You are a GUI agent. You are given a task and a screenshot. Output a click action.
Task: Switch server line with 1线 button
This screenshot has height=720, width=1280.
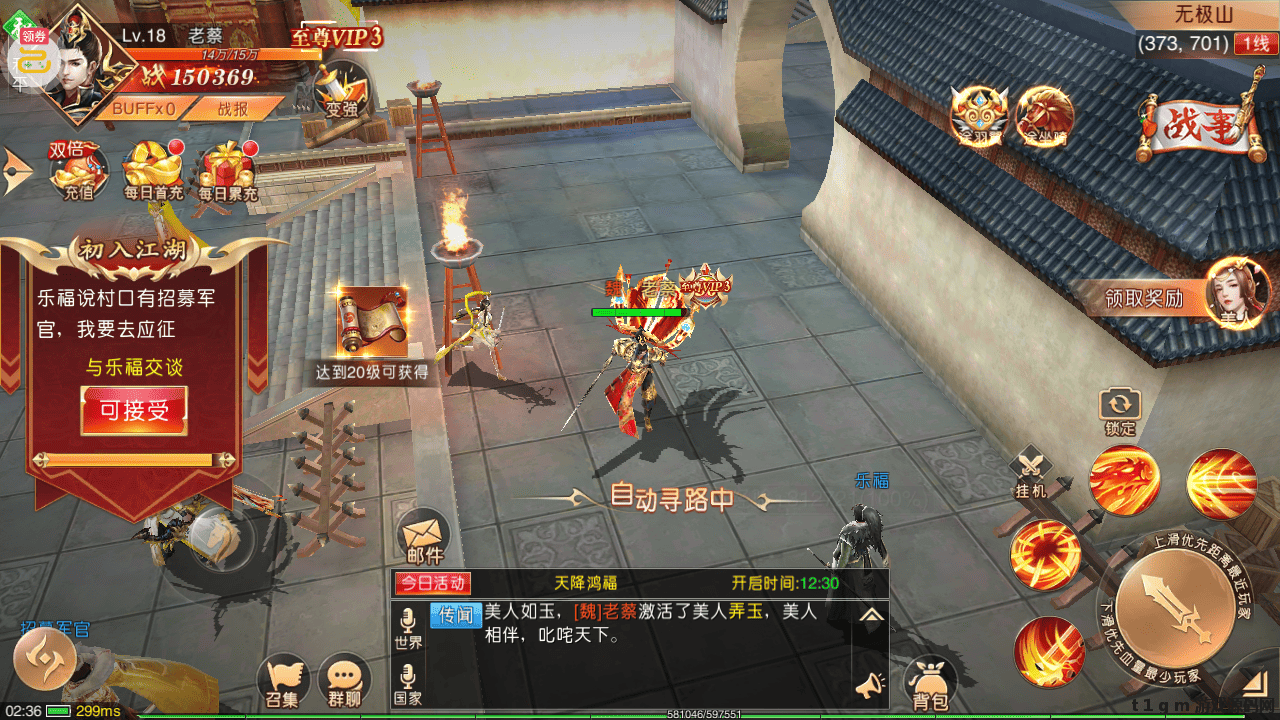coord(1254,44)
